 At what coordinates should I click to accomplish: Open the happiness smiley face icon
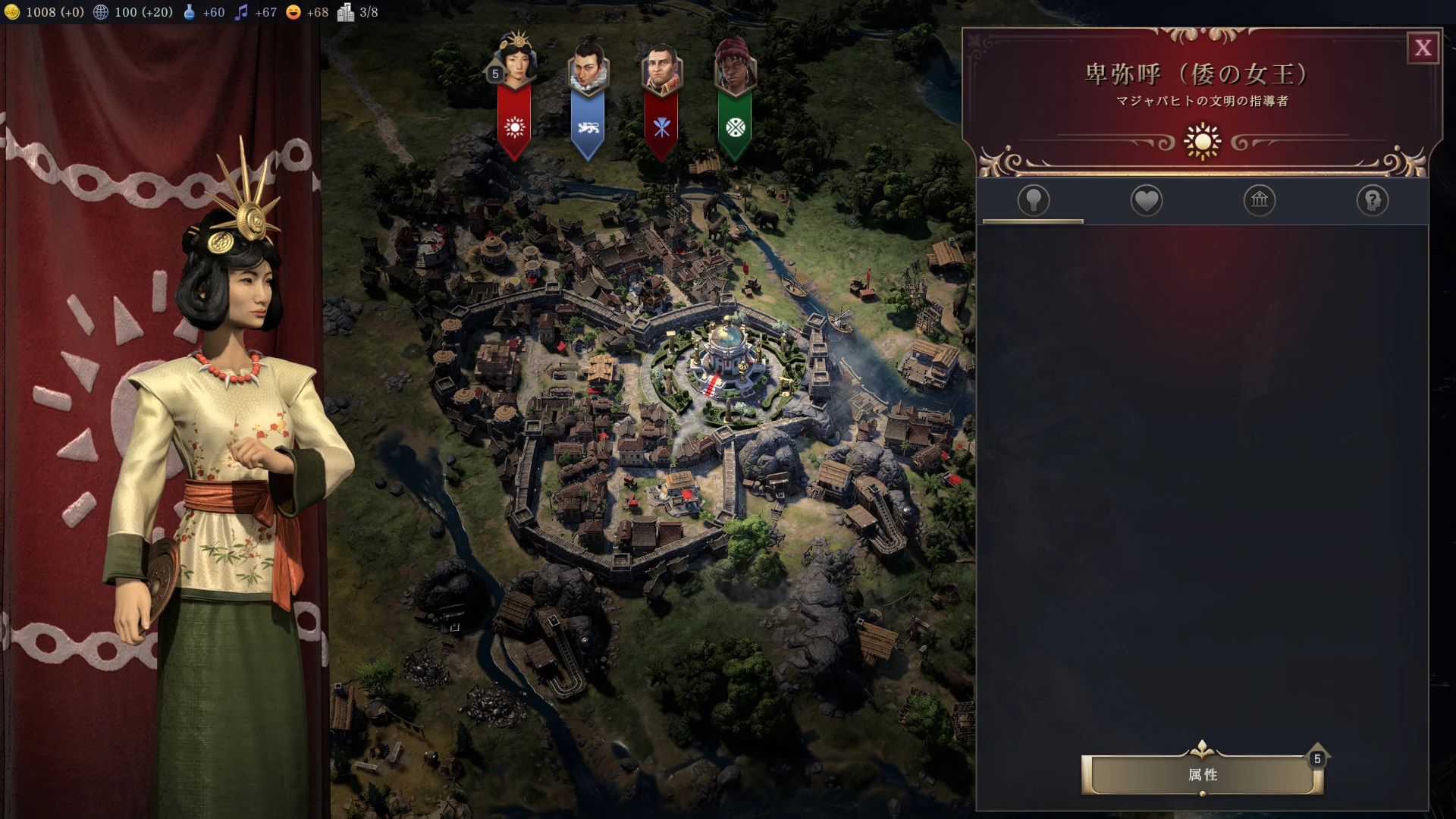(x=293, y=12)
